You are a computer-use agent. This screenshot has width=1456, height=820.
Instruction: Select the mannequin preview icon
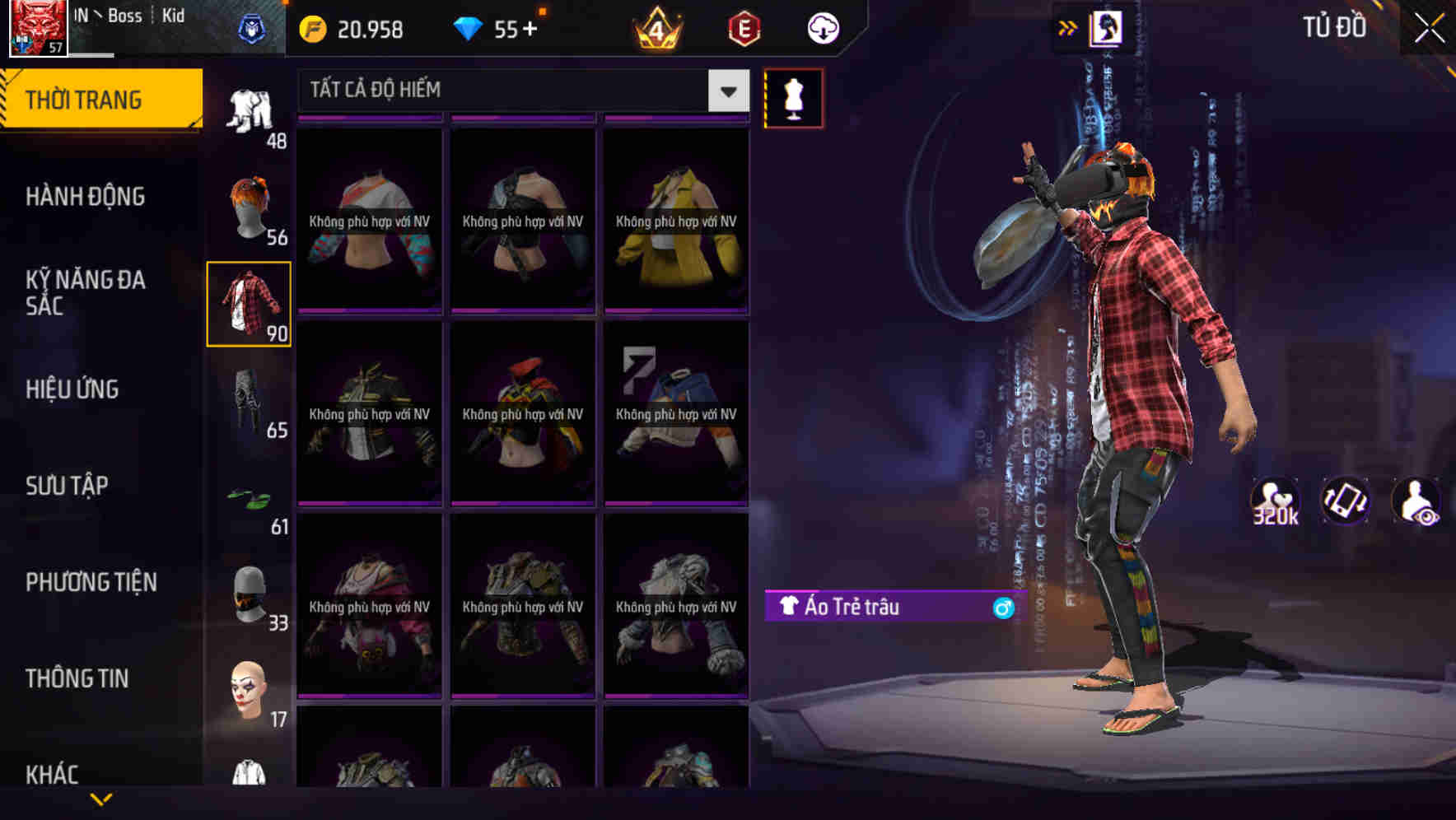click(794, 98)
